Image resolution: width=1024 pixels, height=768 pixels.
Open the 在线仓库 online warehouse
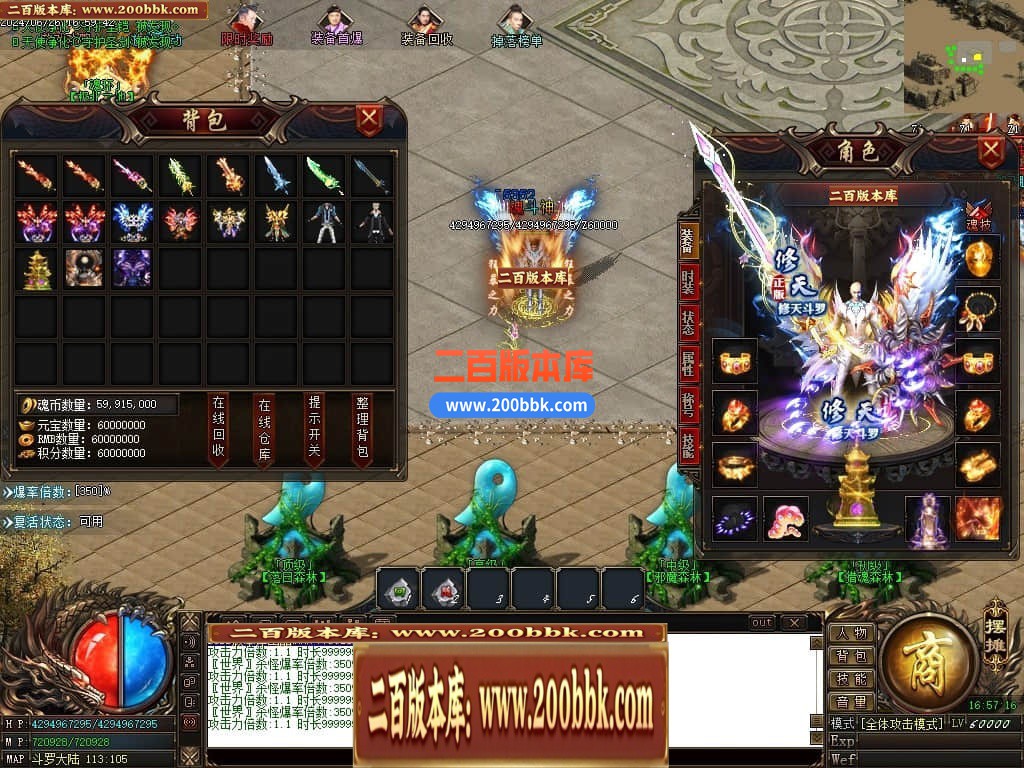265,429
